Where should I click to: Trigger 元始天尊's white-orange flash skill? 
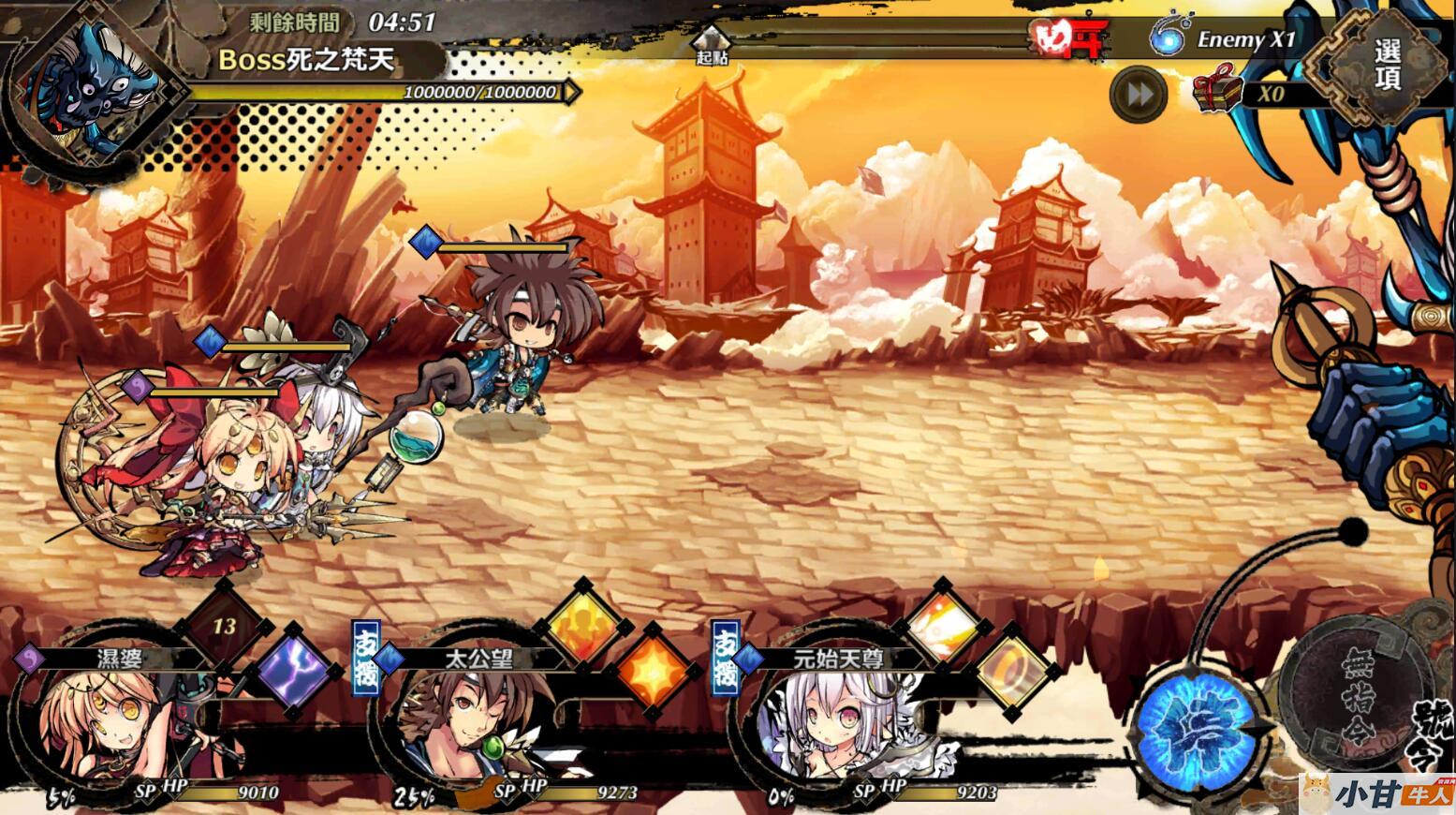click(941, 625)
